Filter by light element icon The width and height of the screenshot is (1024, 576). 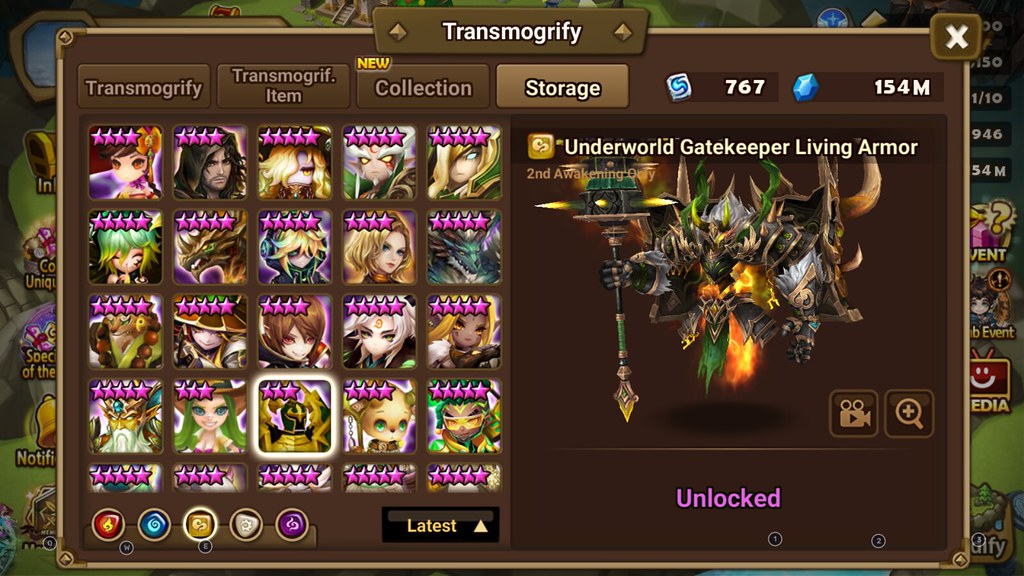click(246, 523)
